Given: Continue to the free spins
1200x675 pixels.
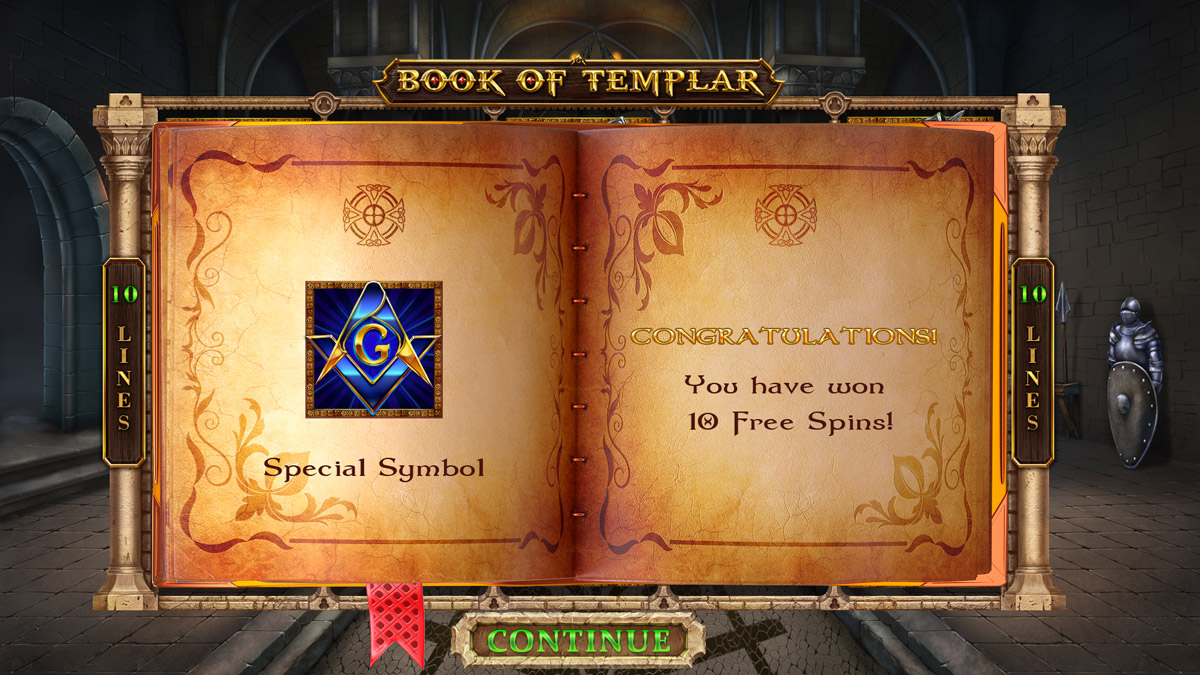Looking at the screenshot, I should [578, 640].
